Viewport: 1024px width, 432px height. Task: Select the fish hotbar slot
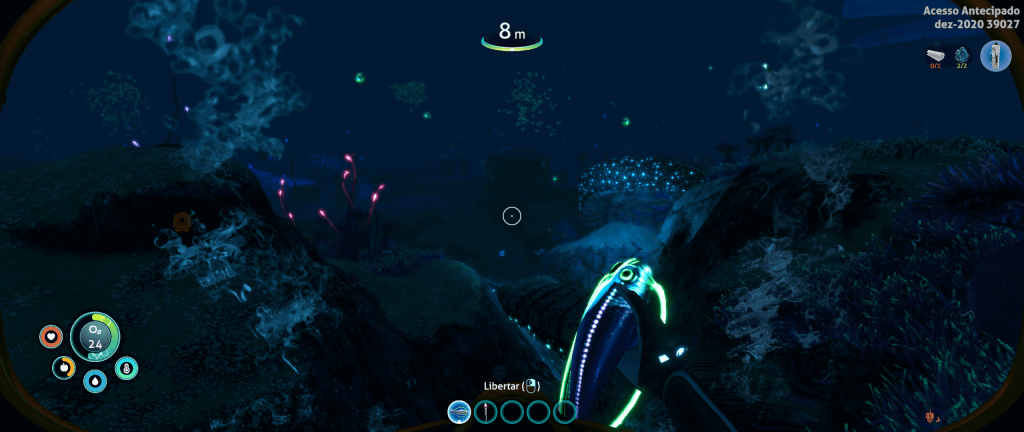pos(460,411)
